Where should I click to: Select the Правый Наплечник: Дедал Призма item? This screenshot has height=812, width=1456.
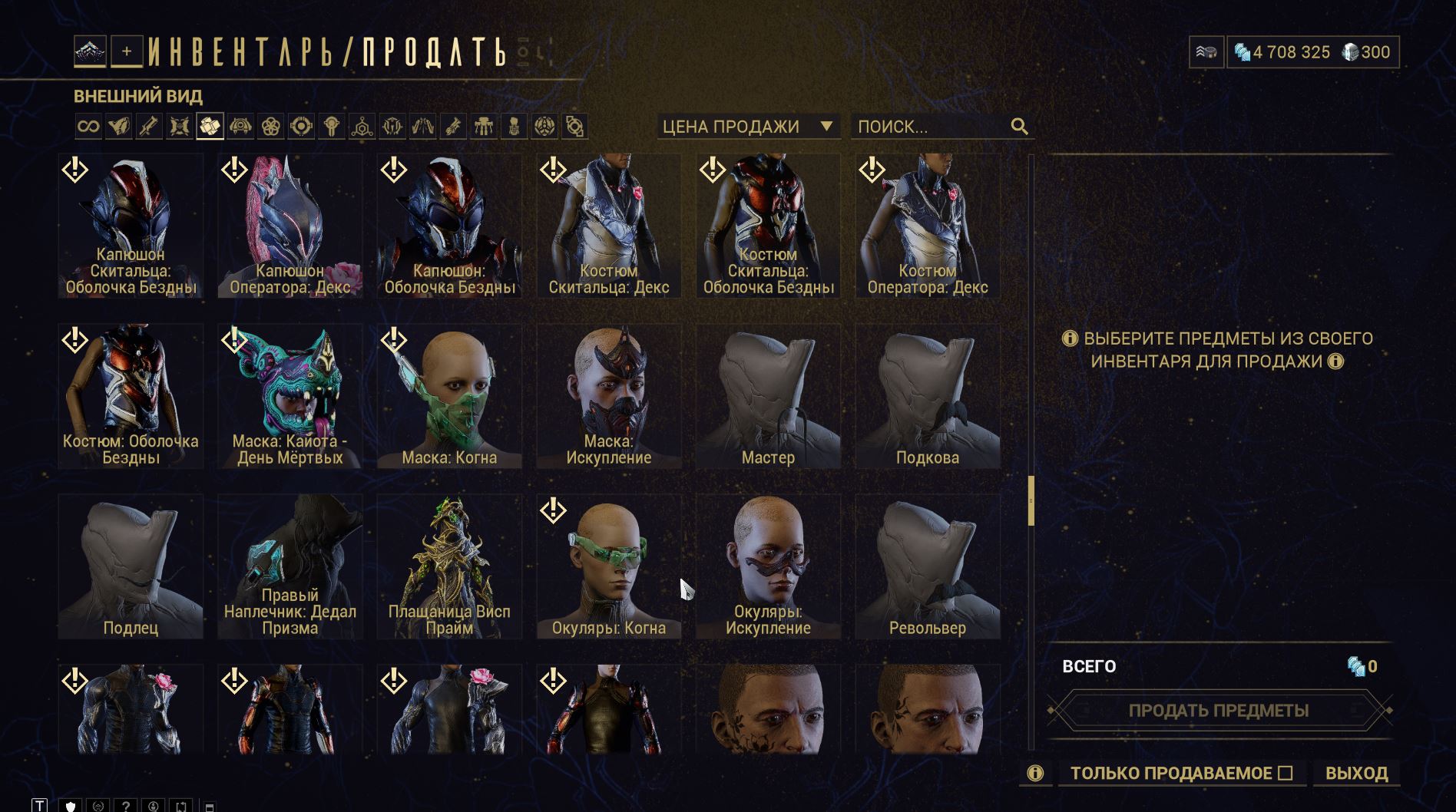click(x=290, y=566)
